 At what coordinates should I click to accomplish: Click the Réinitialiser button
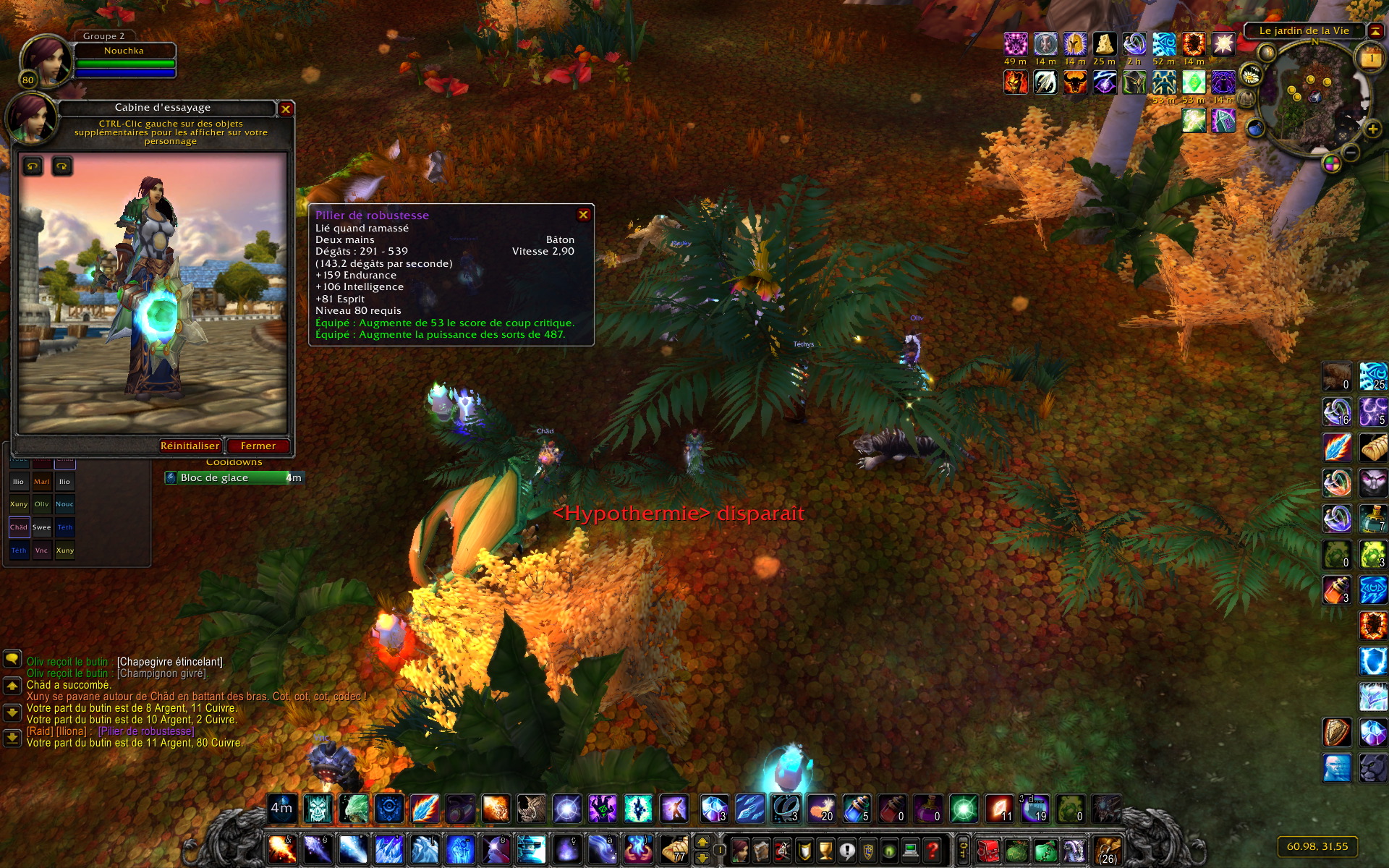(x=190, y=446)
